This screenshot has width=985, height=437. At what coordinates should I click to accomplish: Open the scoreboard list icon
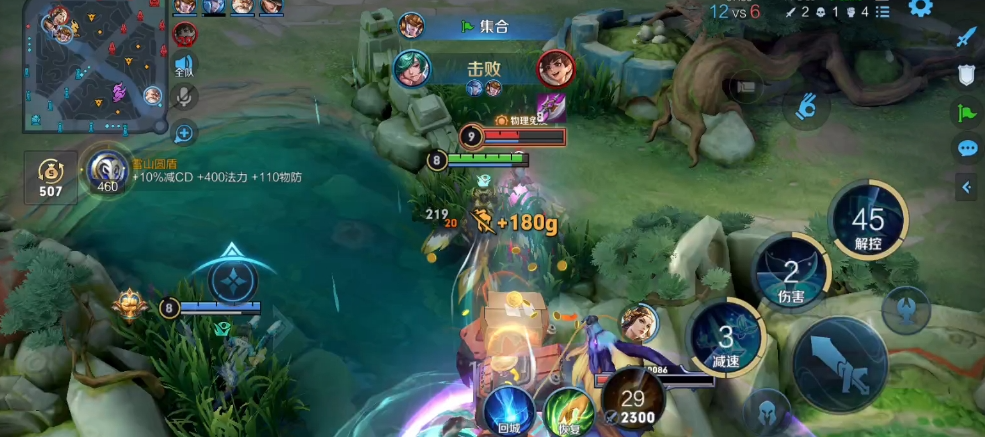pos(883,11)
